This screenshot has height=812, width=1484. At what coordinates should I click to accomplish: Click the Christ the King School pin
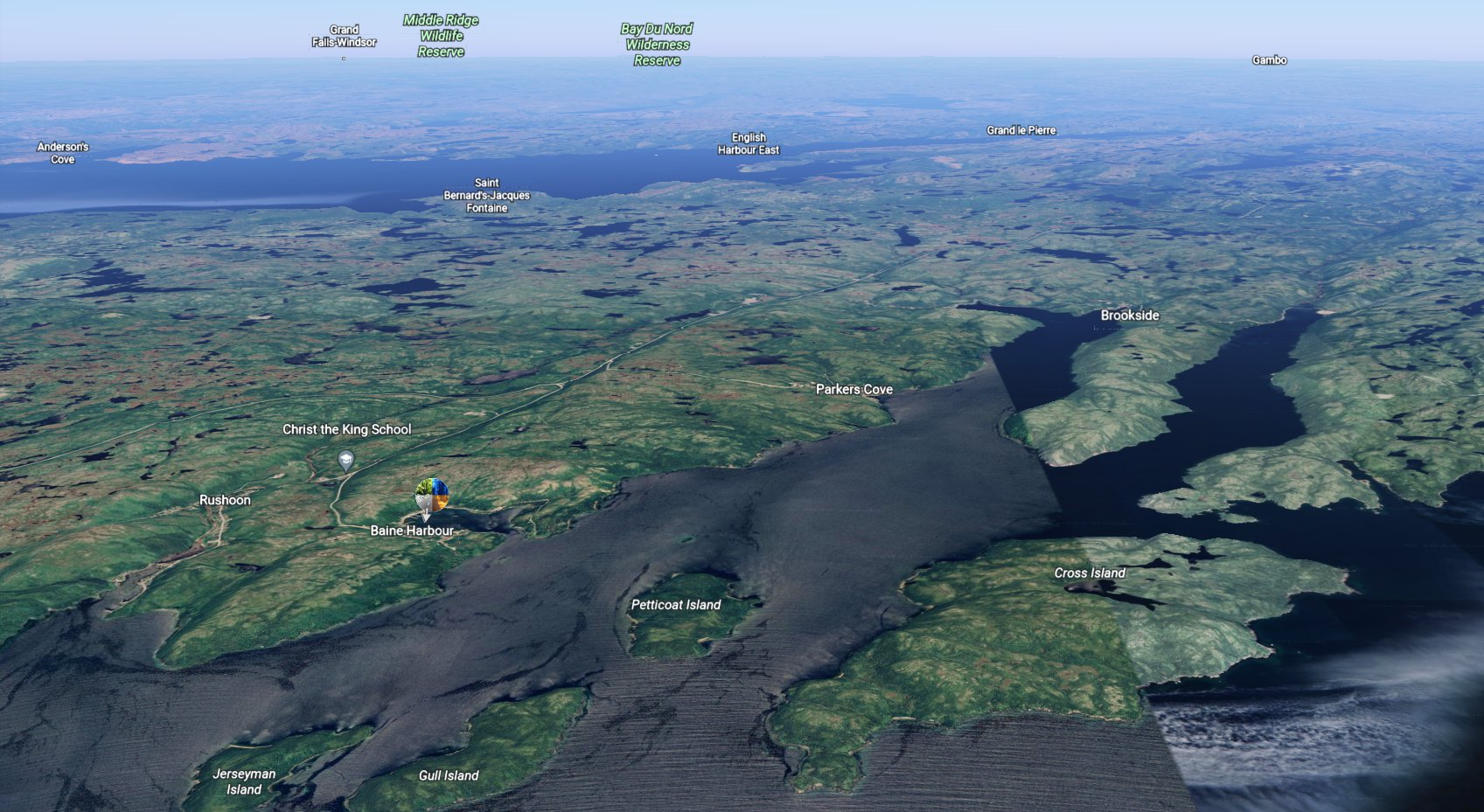coord(346,459)
